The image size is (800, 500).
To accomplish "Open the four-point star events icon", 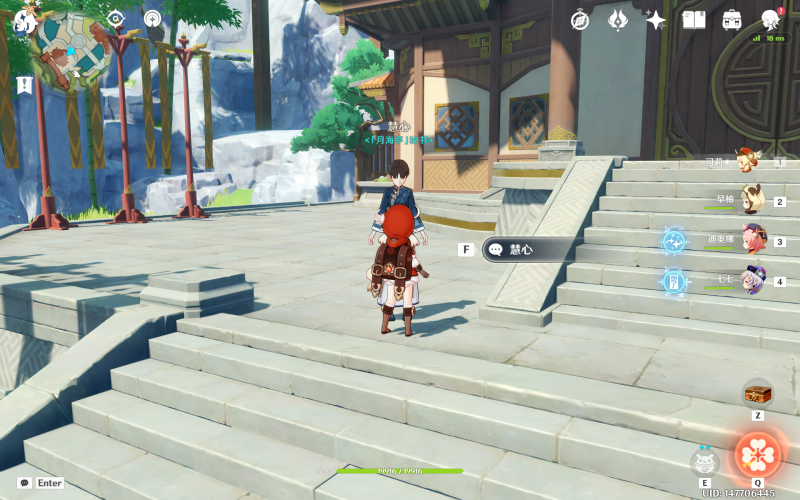I will 656,19.
